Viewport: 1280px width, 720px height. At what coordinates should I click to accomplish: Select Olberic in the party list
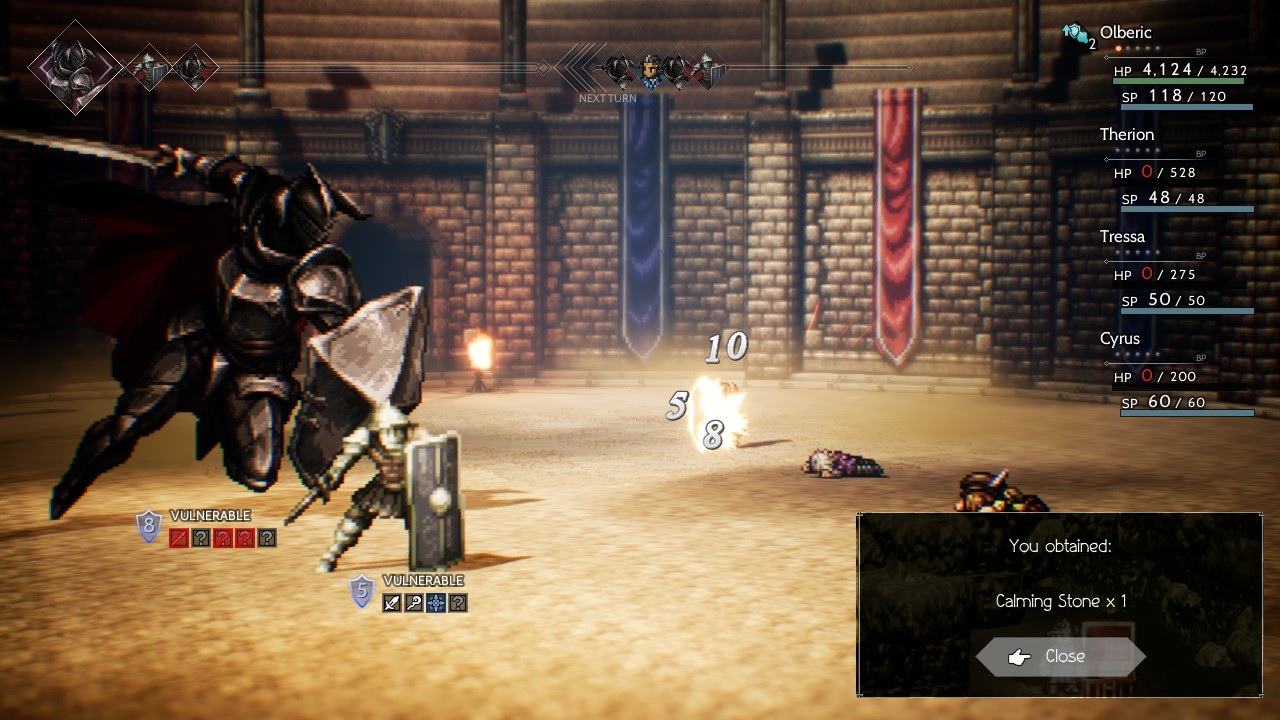click(x=1125, y=33)
